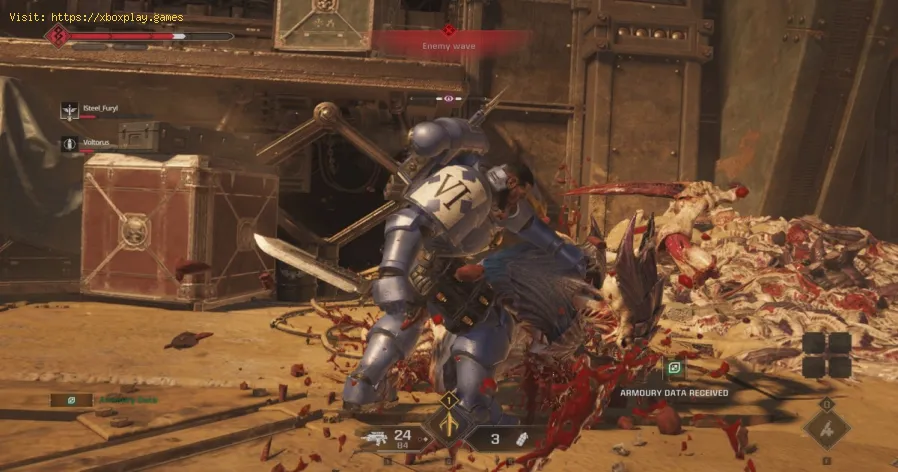898x472 pixels.
Task: Select the frag grenade icon
Action: (522, 438)
